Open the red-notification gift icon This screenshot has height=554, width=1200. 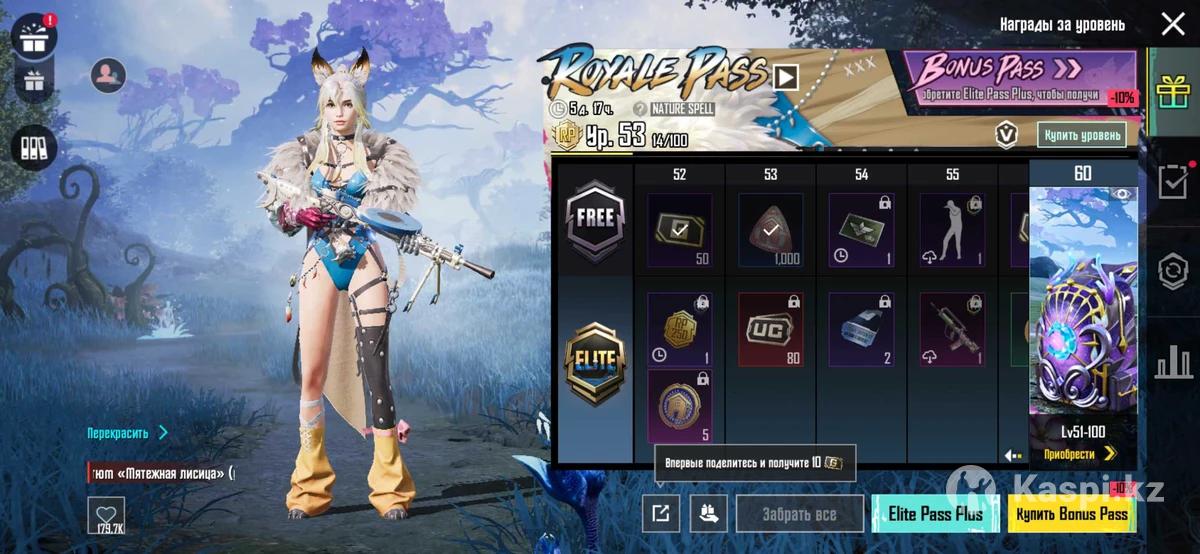pyautogui.click(x=34, y=37)
